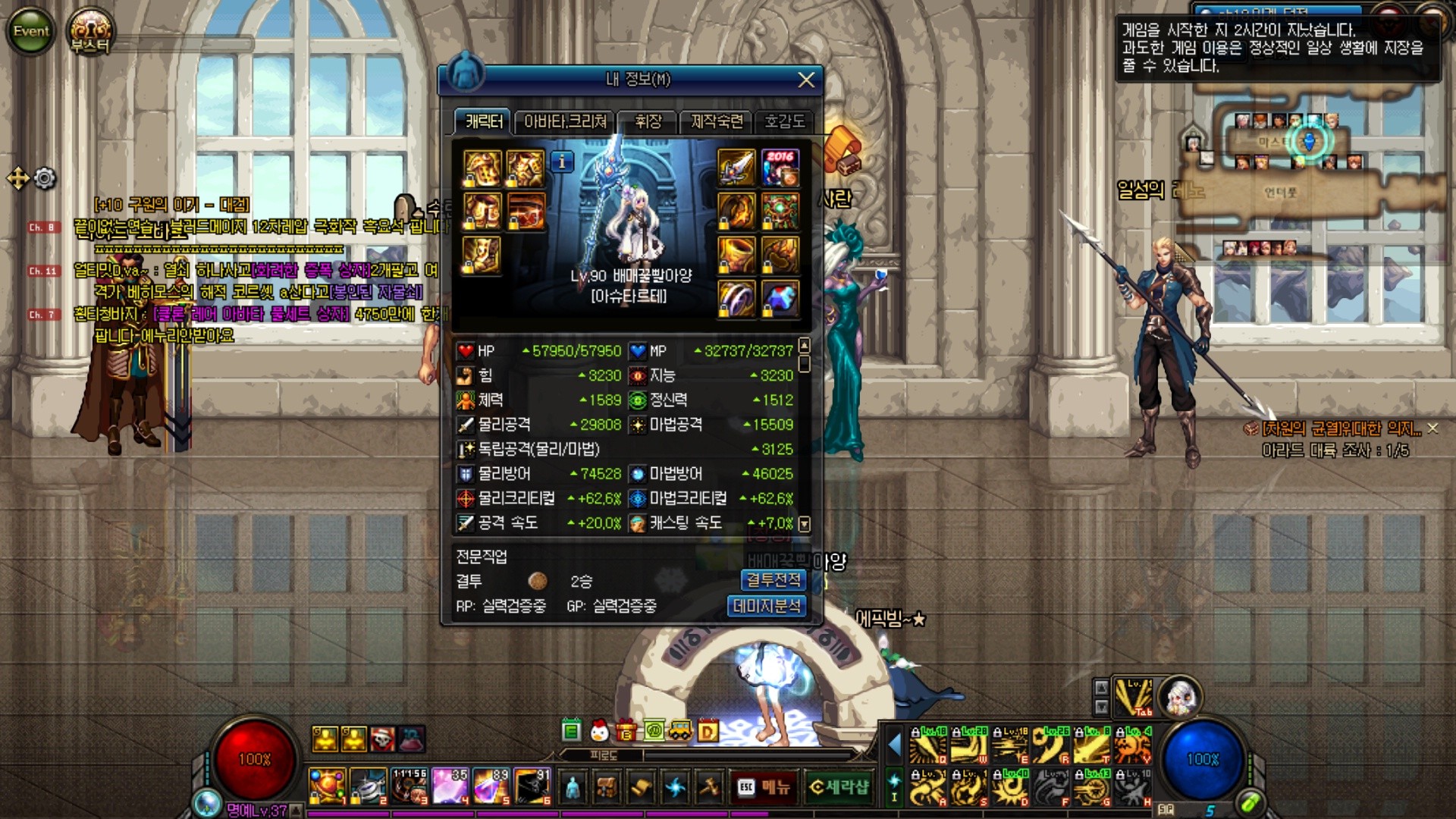Use the quick slot item with count 91
This screenshot has height=819, width=1456.
pos(532,786)
